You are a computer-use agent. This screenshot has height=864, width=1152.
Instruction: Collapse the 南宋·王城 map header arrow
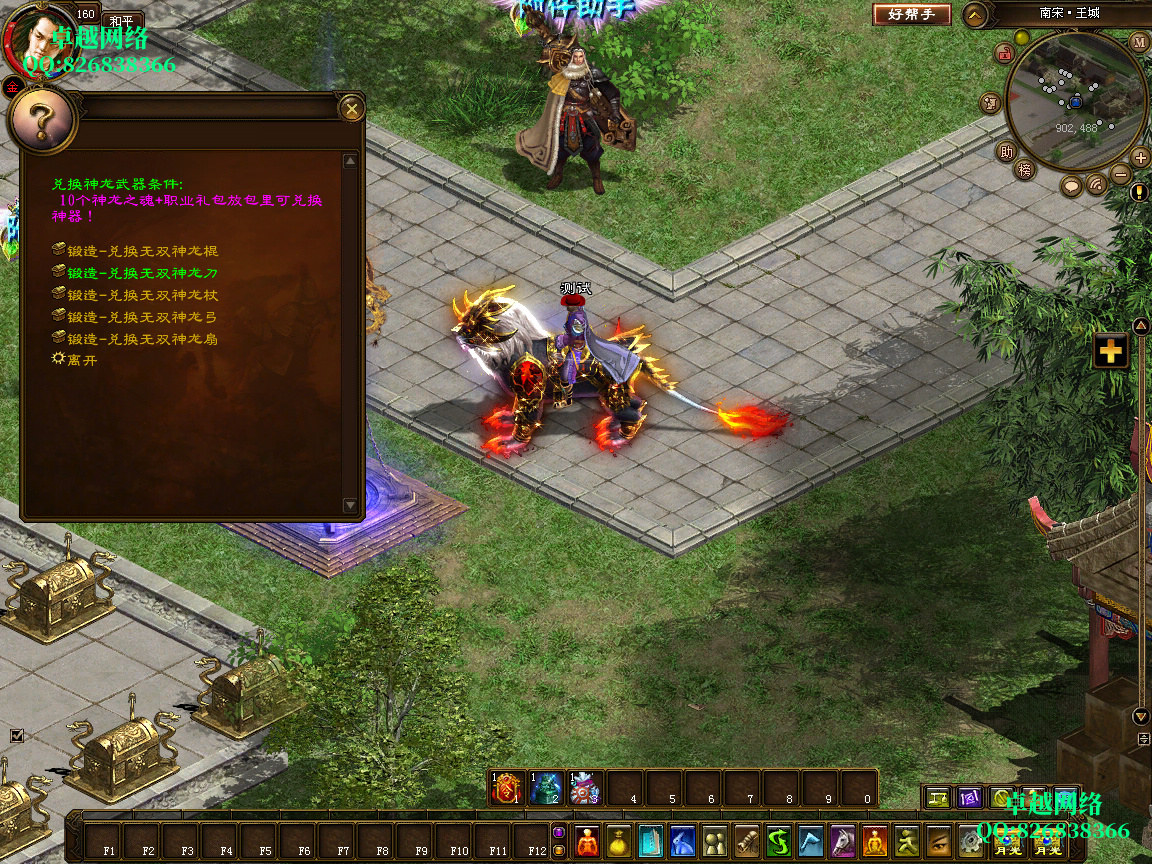point(976,15)
